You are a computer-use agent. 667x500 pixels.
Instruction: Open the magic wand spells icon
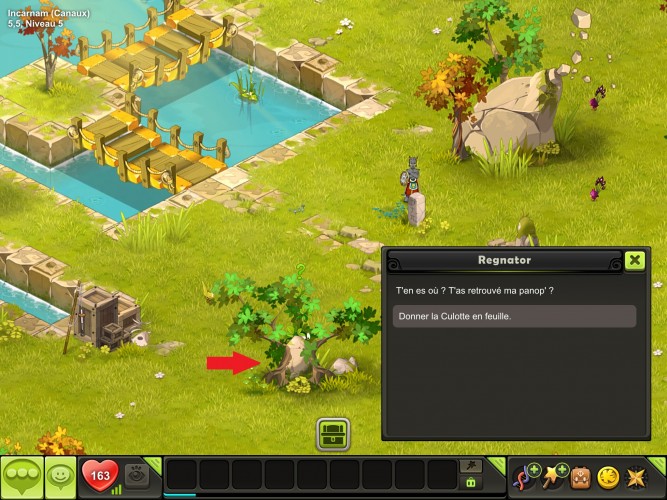click(553, 477)
